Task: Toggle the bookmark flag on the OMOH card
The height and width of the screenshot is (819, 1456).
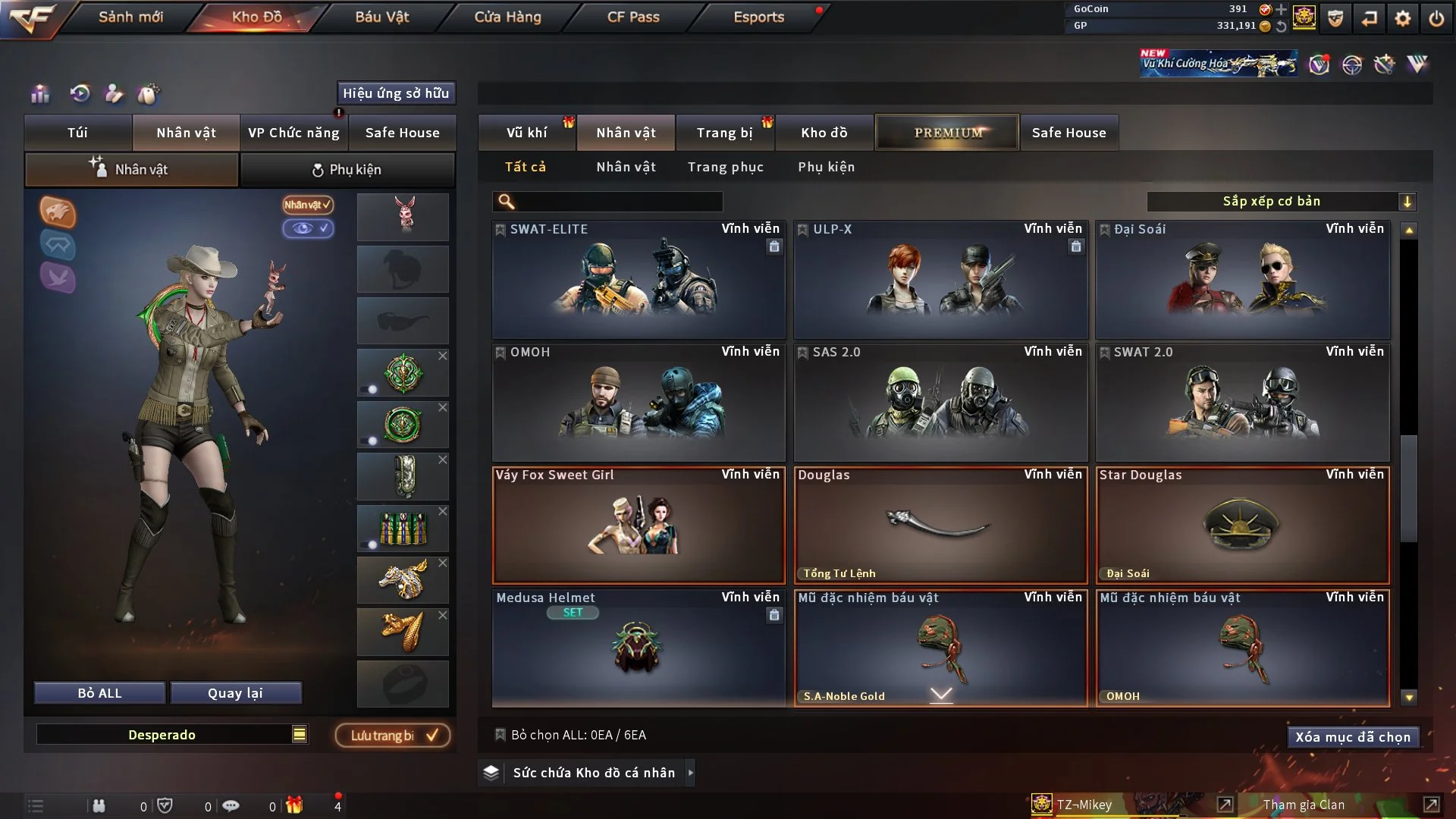Action: (x=500, y=352)
